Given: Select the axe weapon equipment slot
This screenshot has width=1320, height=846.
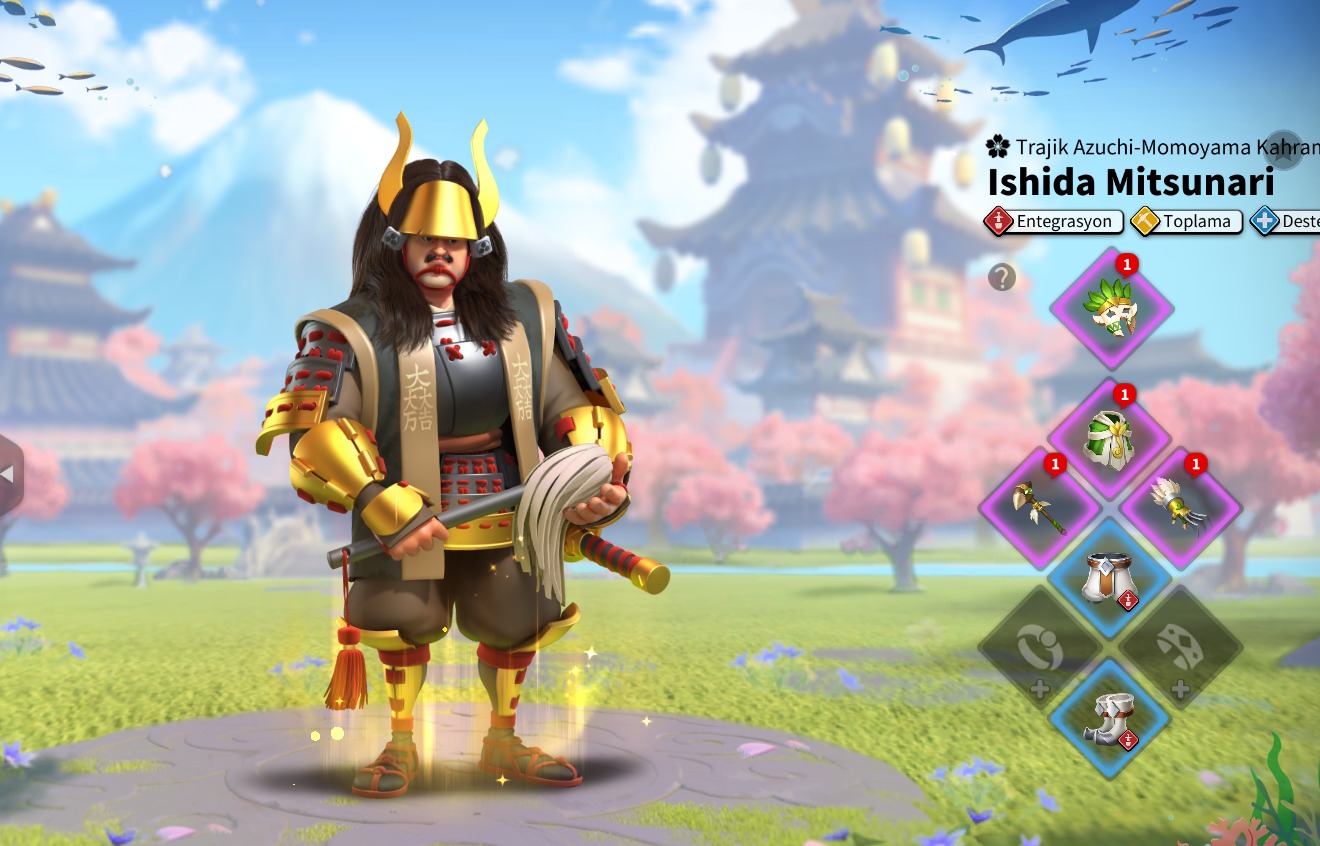Looking at the screenshot, I should click(1041, 508).
